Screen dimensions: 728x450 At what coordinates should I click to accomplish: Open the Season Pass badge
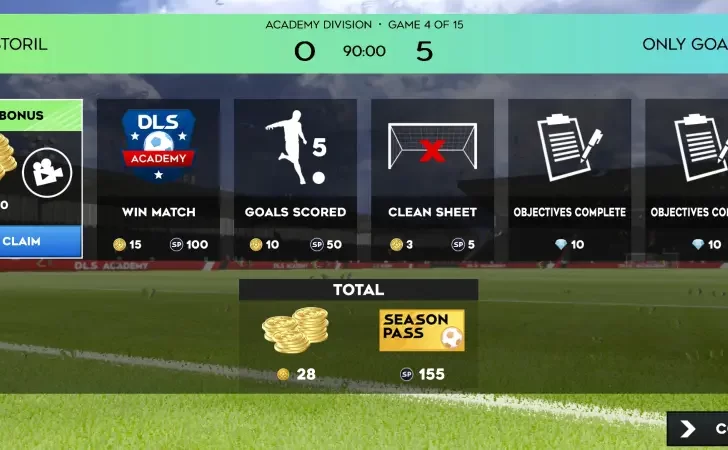pyautogui.click(x=421, y=331)
